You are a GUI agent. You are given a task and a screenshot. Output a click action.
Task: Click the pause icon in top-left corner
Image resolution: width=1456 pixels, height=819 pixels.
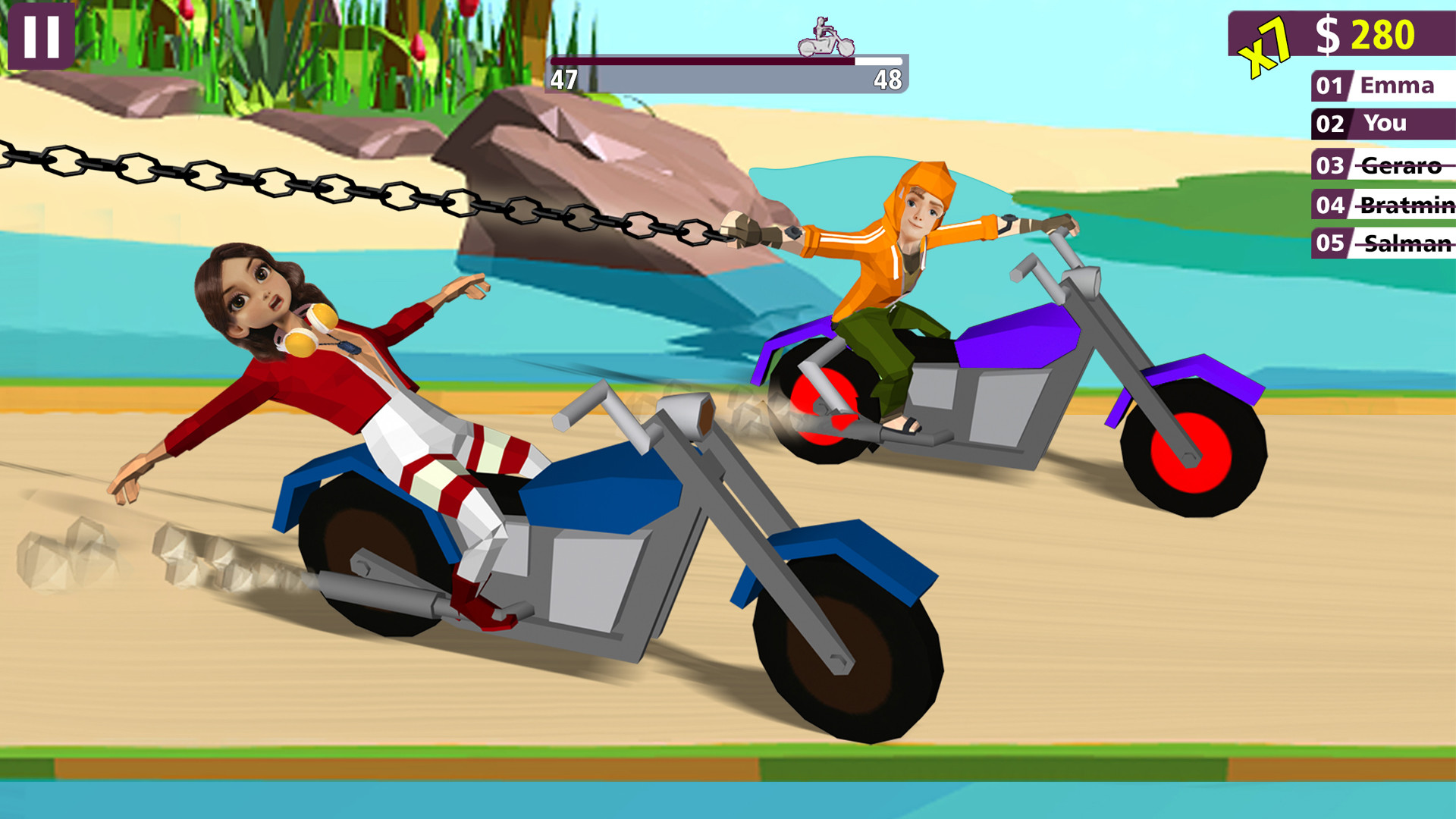[39, 36]
